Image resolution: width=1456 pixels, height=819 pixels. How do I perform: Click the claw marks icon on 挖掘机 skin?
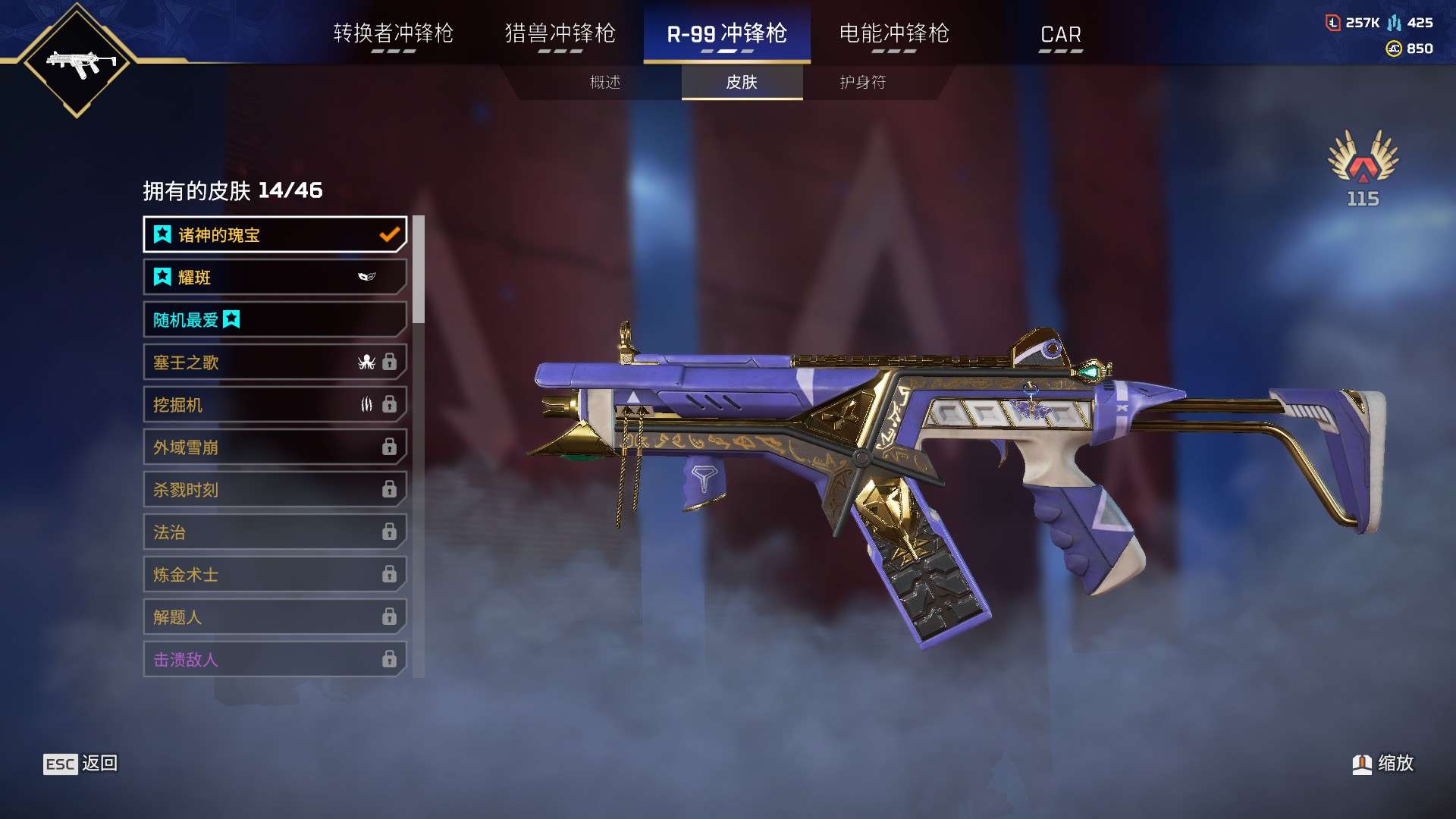click(367, 405)
